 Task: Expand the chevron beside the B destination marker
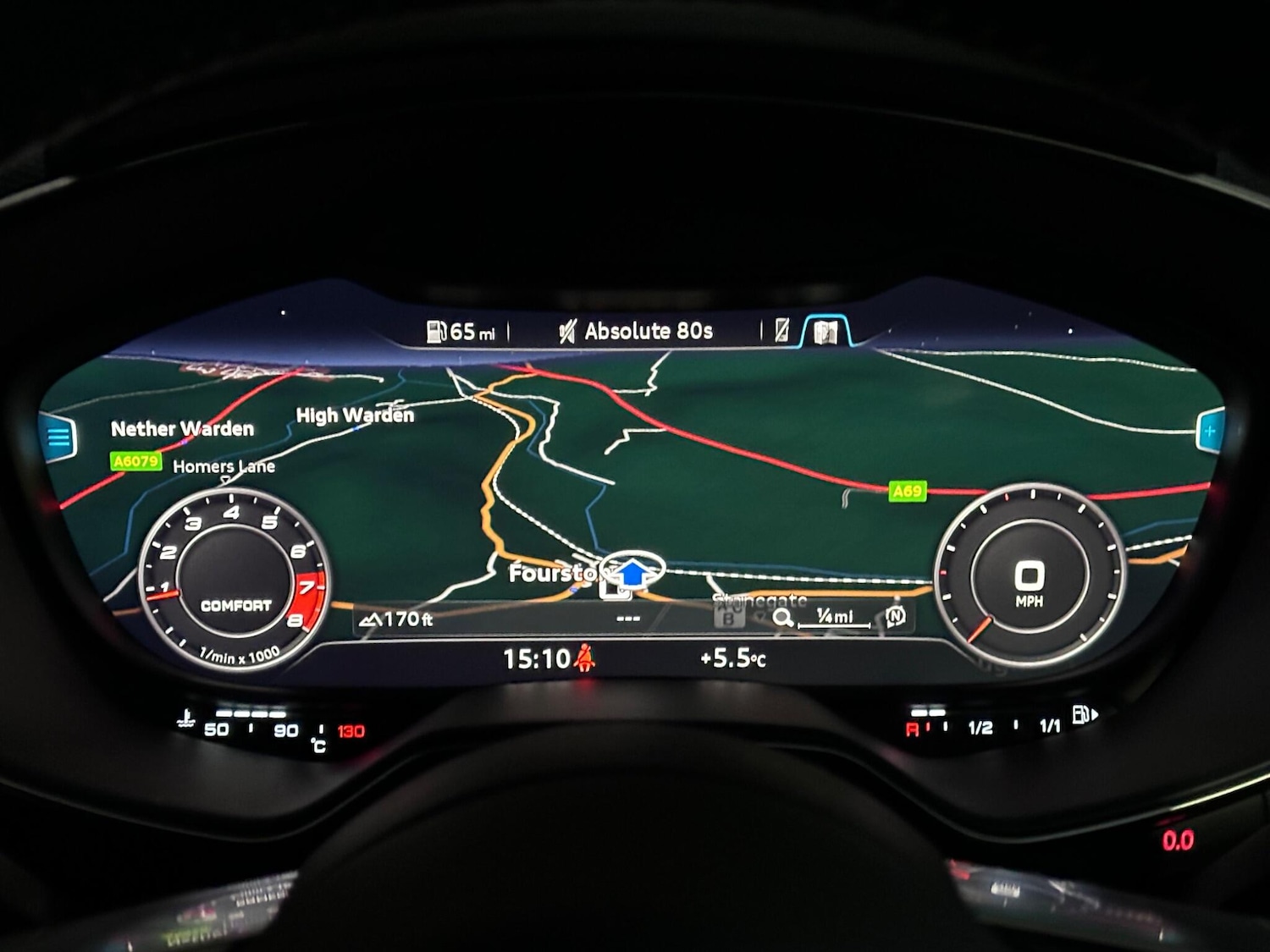pos(759,616)
